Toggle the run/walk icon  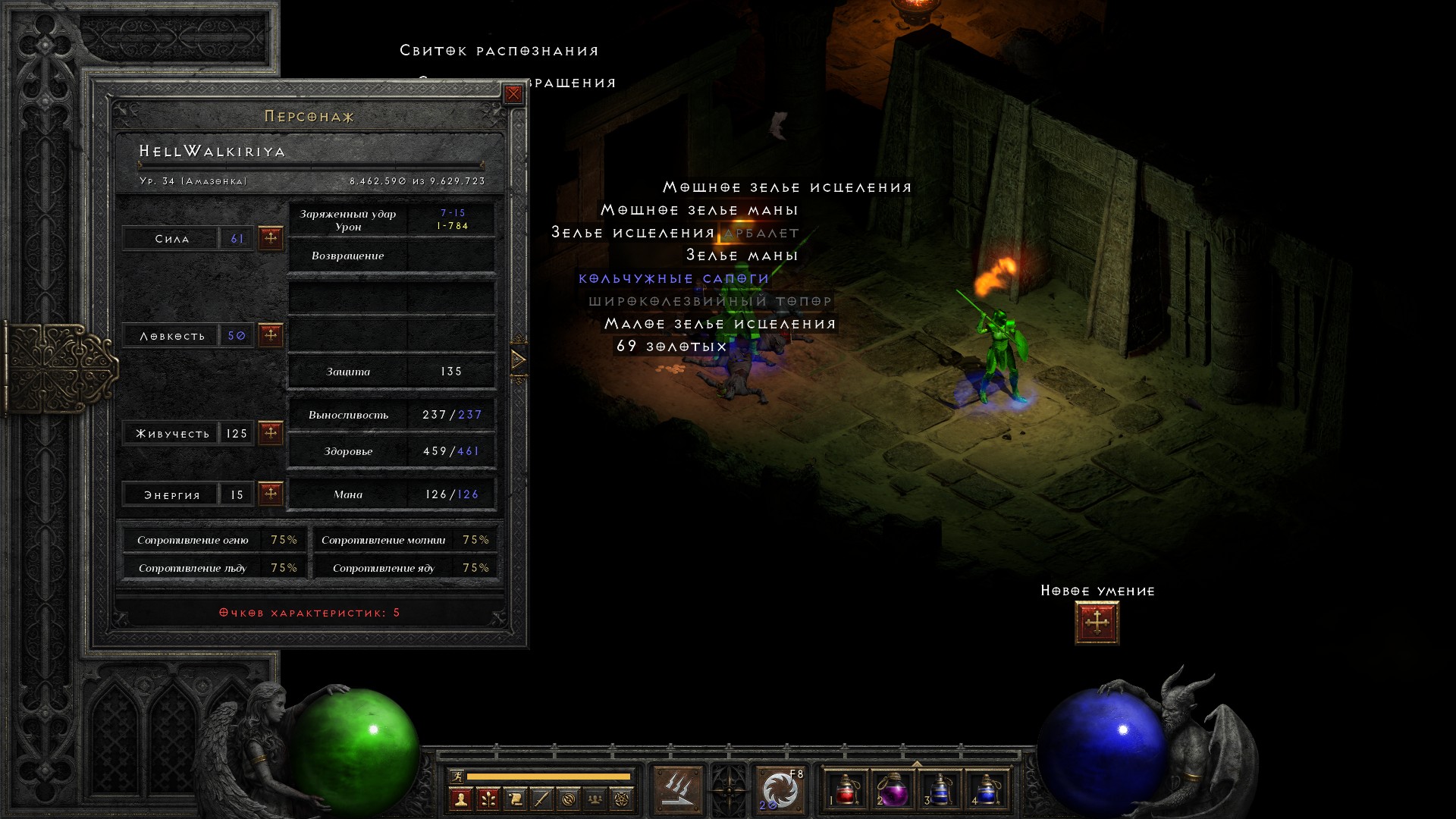pos(457,776)
